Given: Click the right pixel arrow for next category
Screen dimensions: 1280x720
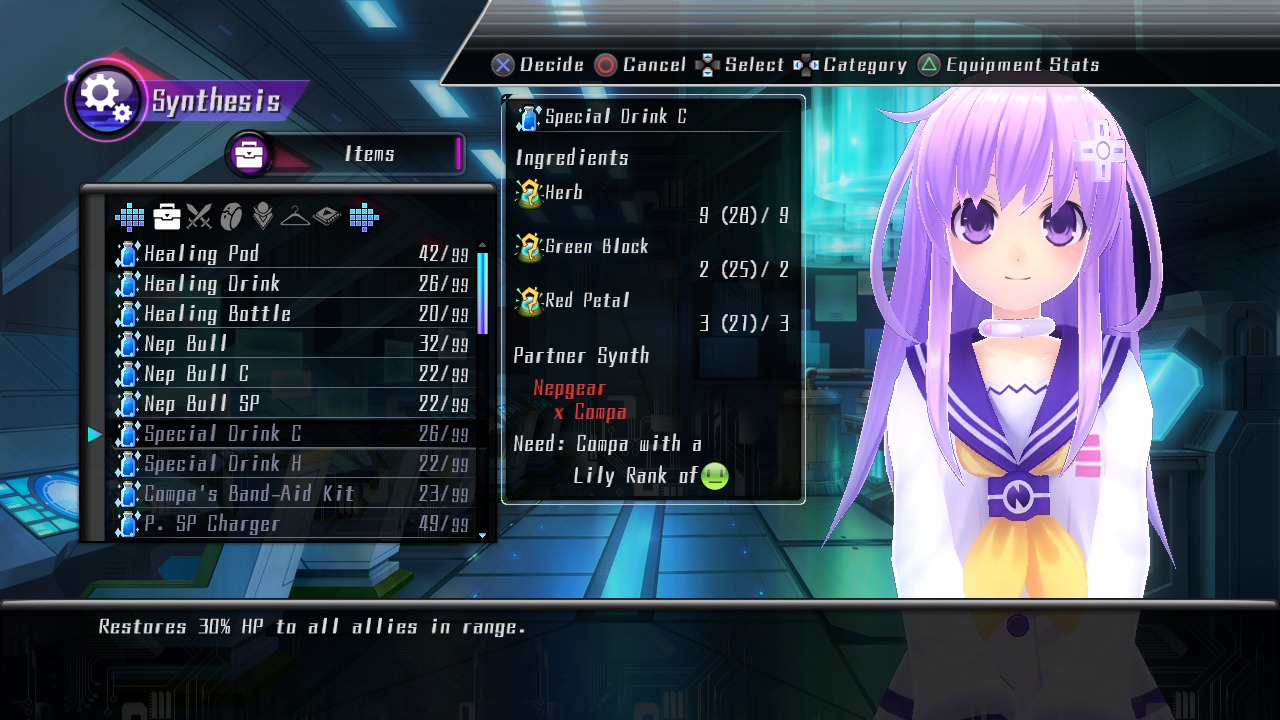Looking at the screenshot, I should click(363, 216).
